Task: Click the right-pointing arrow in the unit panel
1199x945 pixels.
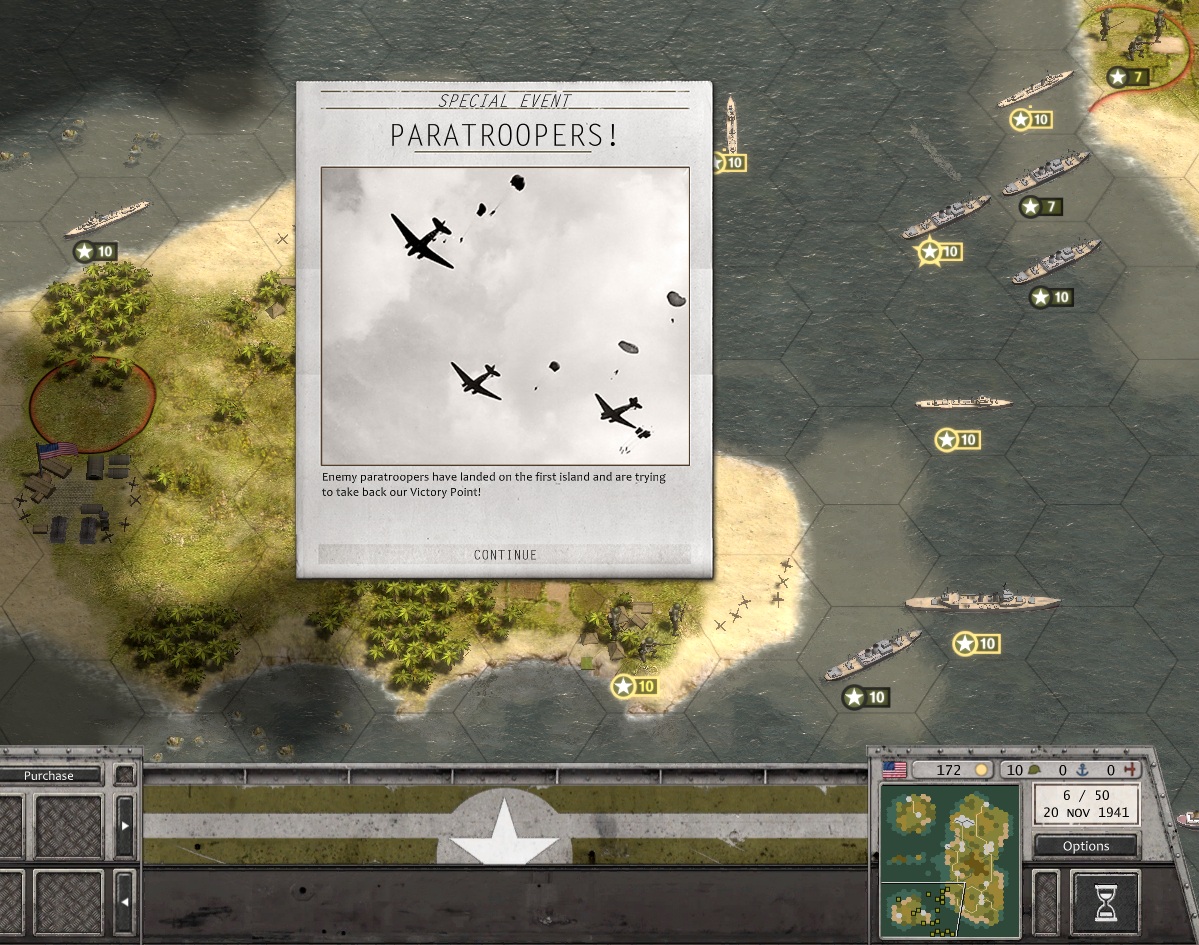Action: [125, 826]
